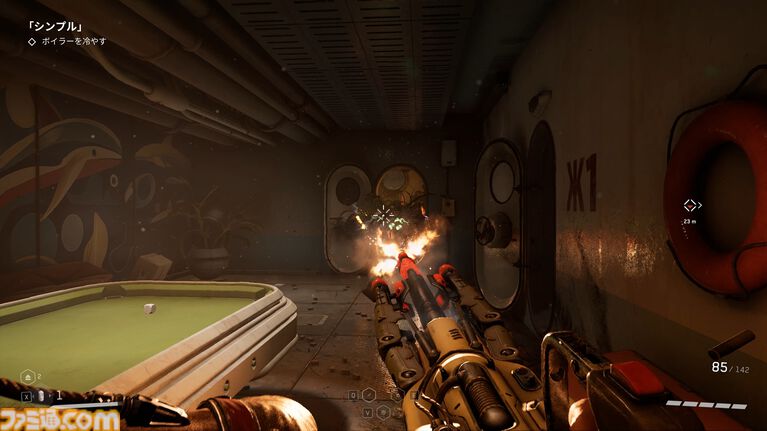This screenshot has width=767, height=431.
Task: Click the ファミ通.com watermark logo
Action: pyautogui.click(x=60, y=418)
